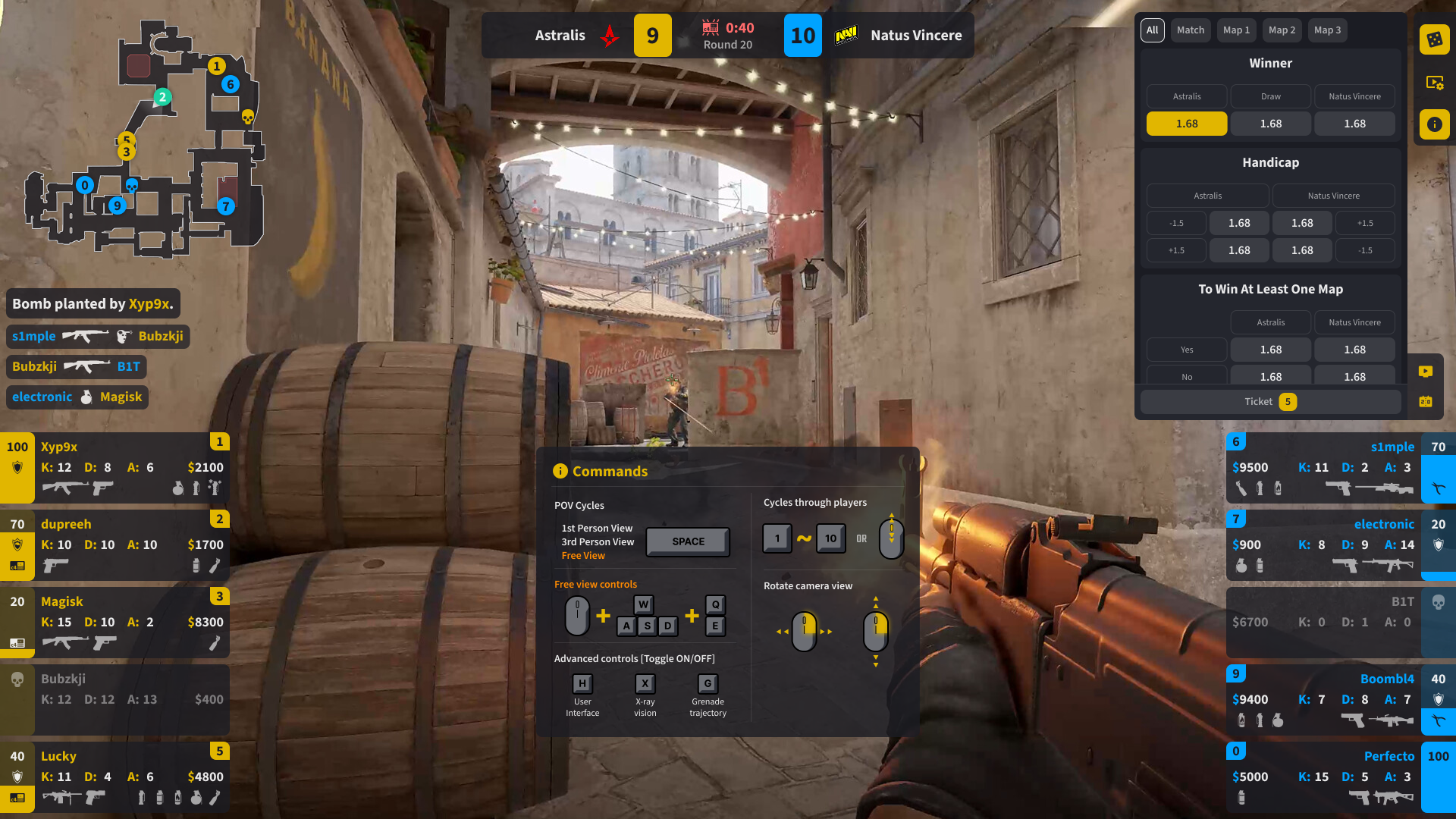Select Xyp9x player card
This screenshot has width=1456, height=819.
(x=115, y=468)
